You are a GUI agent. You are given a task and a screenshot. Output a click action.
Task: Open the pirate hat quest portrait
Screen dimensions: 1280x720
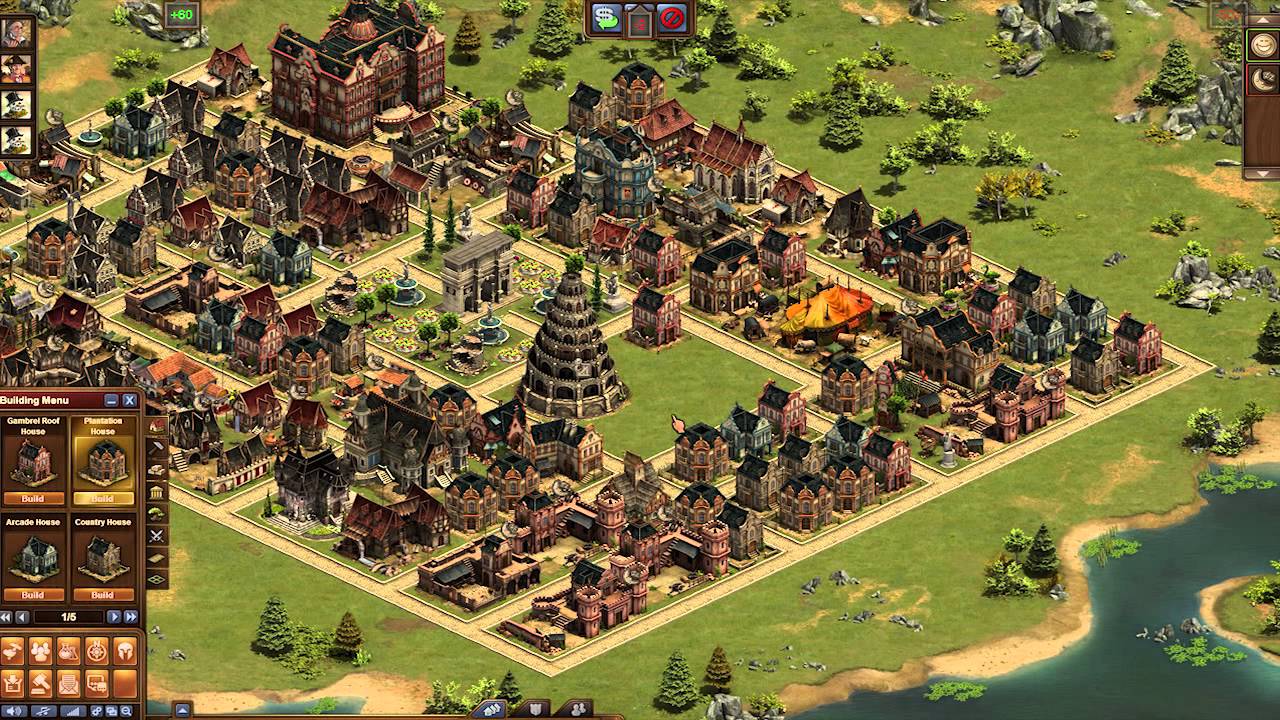(x=17, y=68)
